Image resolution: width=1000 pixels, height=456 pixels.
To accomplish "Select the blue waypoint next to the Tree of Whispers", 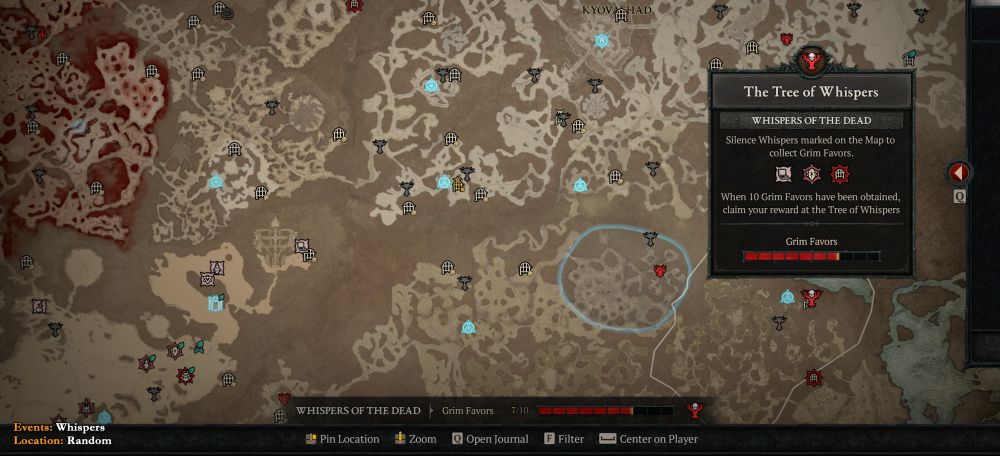I will pos(787,297).
